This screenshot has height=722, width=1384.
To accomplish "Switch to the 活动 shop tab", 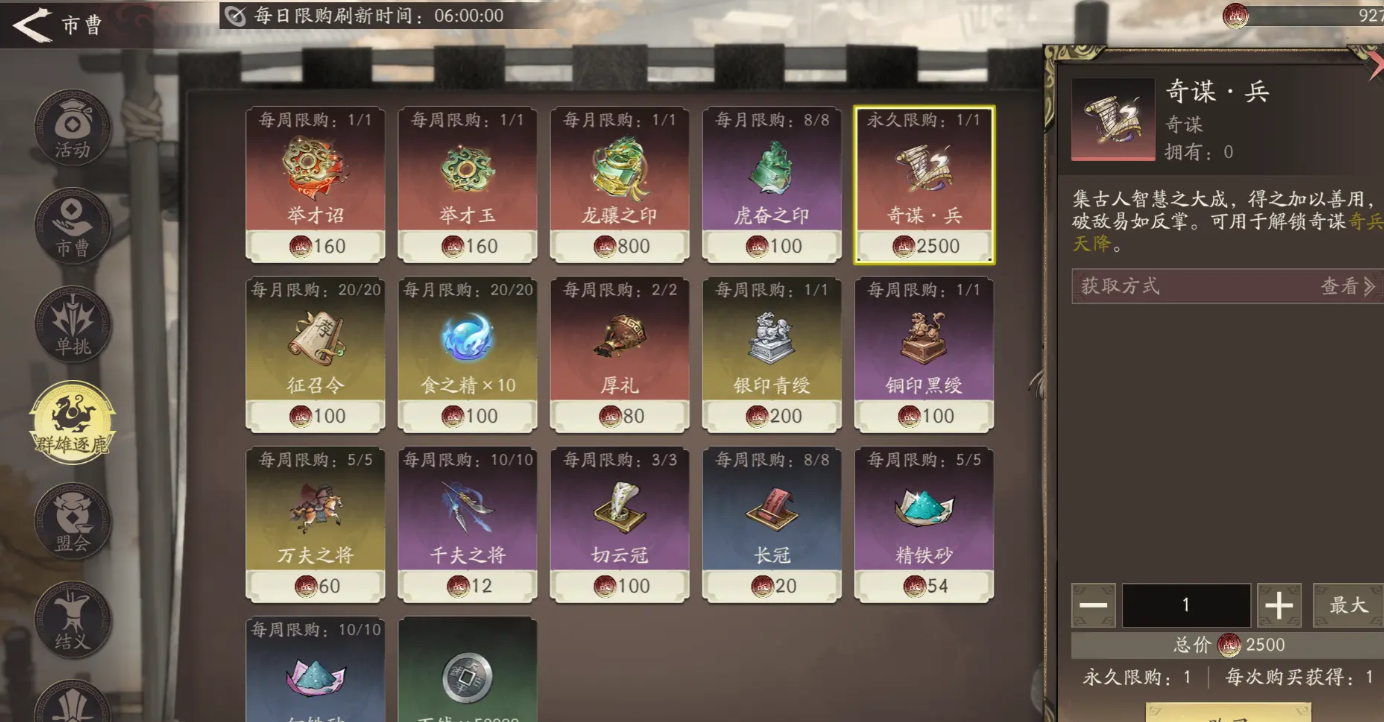I will point(72,128).
